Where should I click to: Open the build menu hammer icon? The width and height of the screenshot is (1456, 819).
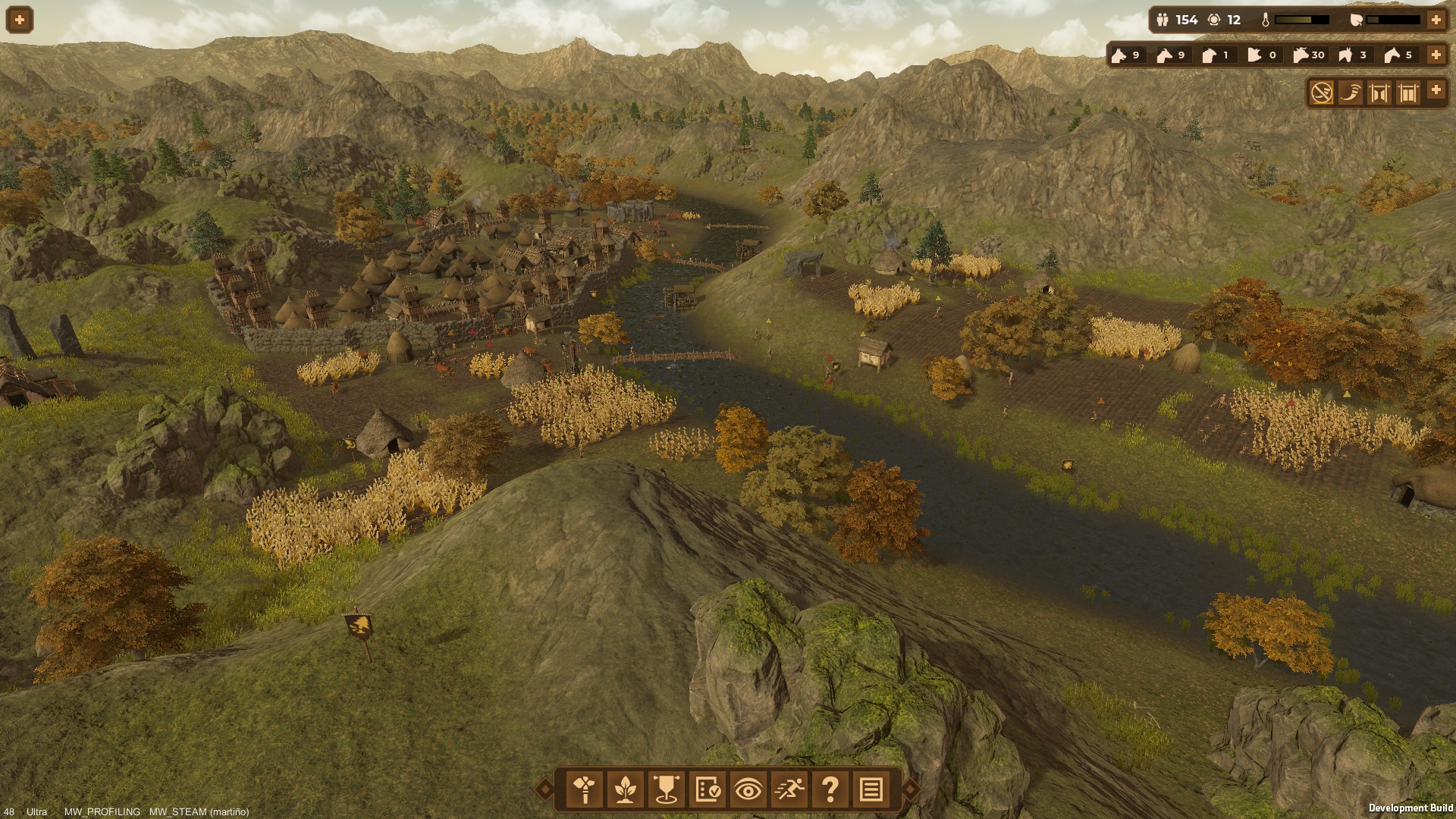coord(585,789)
